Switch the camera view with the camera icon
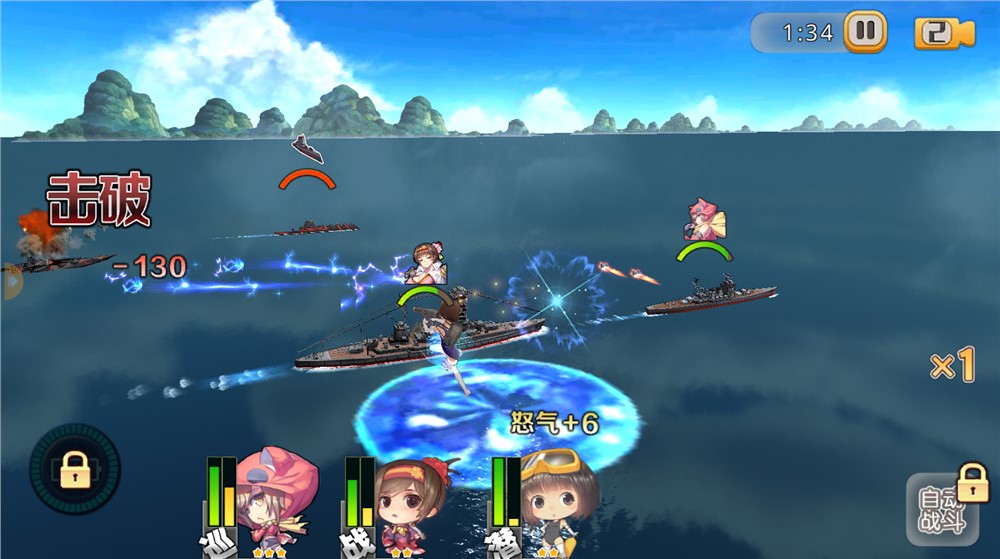This screenshot has width=1000, height=559. point(944,33)
